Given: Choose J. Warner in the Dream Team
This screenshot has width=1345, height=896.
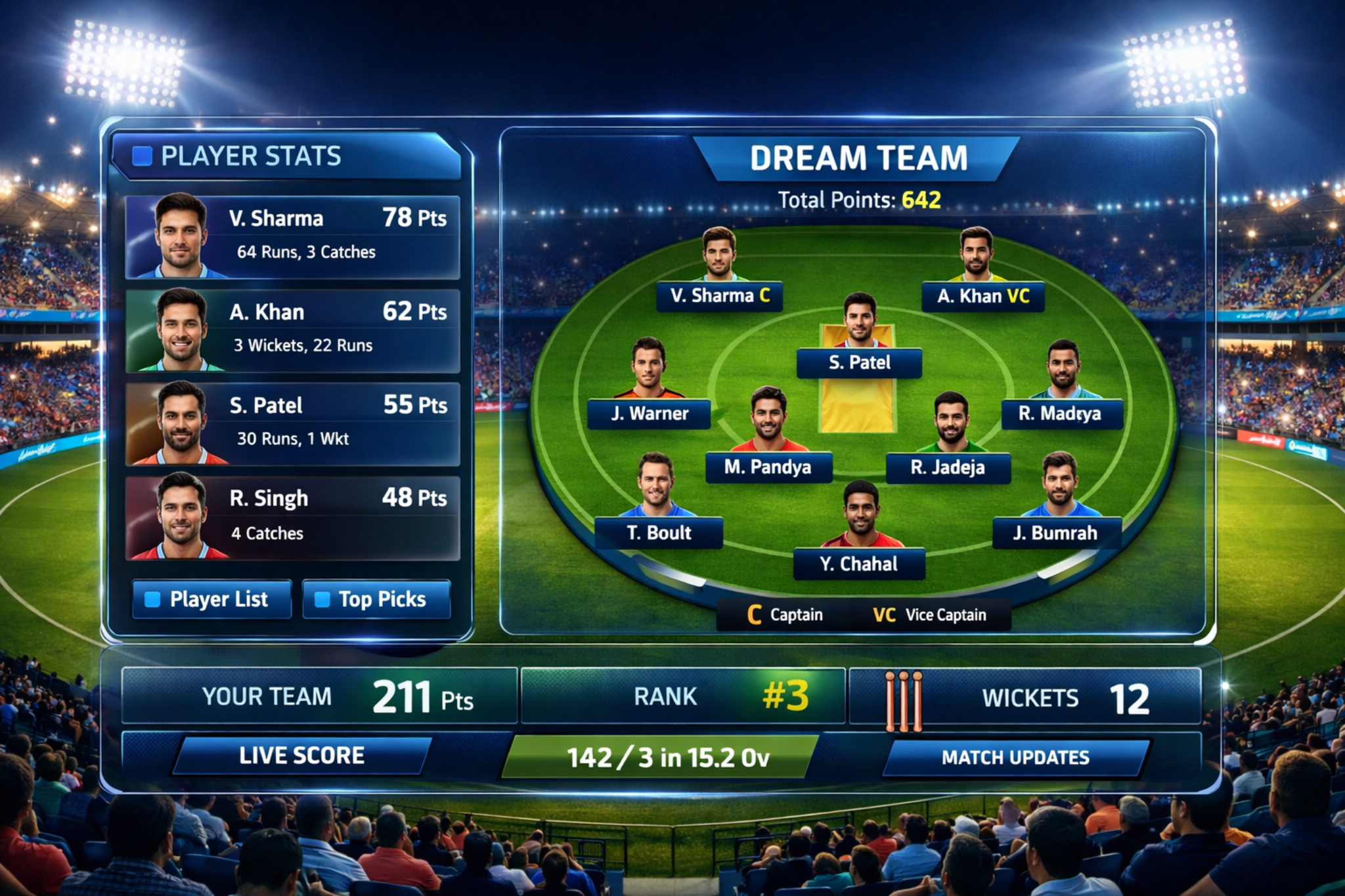Looking at the screenshot, I should click(649, 414).
